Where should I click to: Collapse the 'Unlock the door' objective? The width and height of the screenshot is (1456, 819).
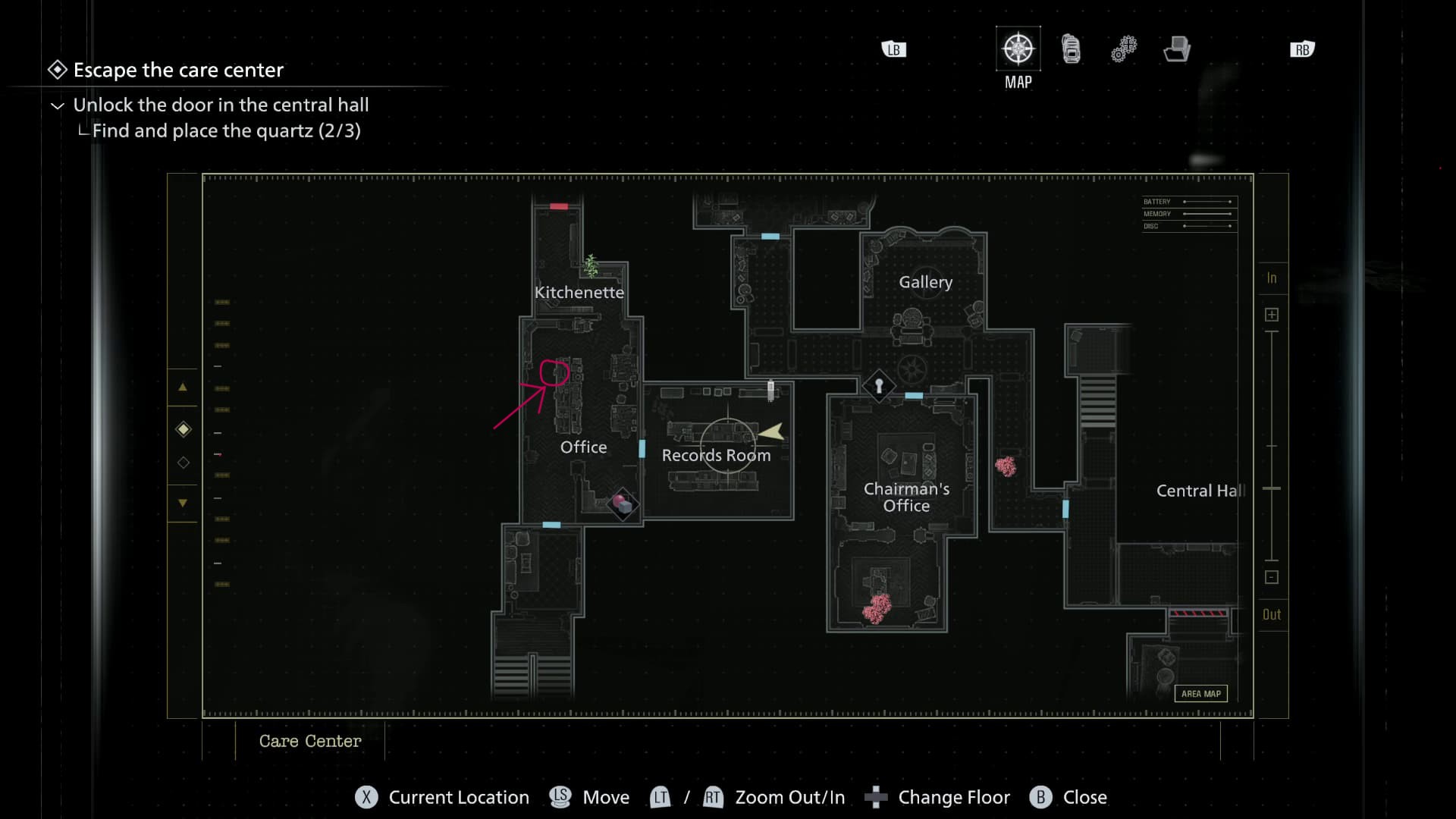(x=58, y=105)
